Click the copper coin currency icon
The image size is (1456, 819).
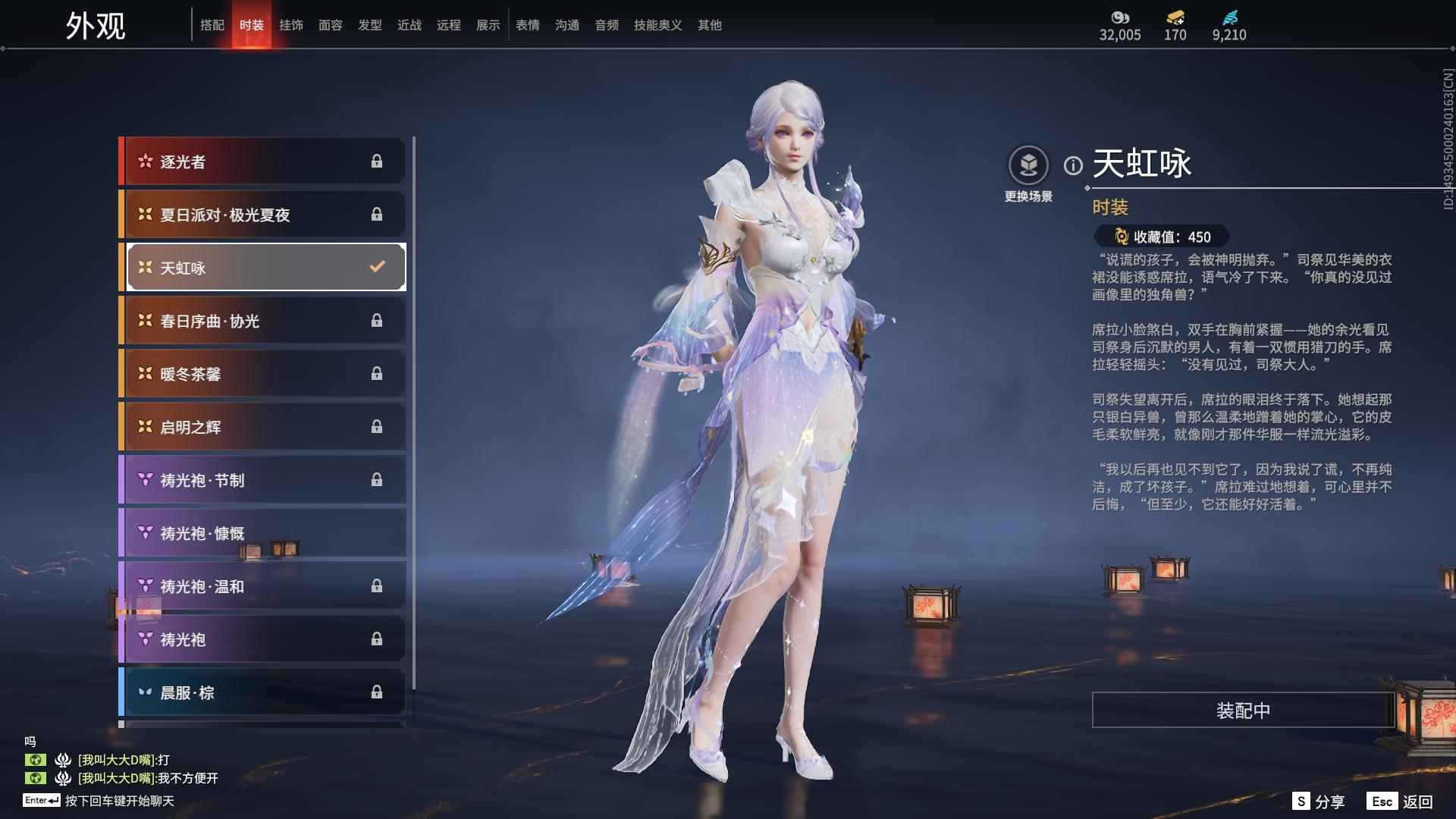1119,17
